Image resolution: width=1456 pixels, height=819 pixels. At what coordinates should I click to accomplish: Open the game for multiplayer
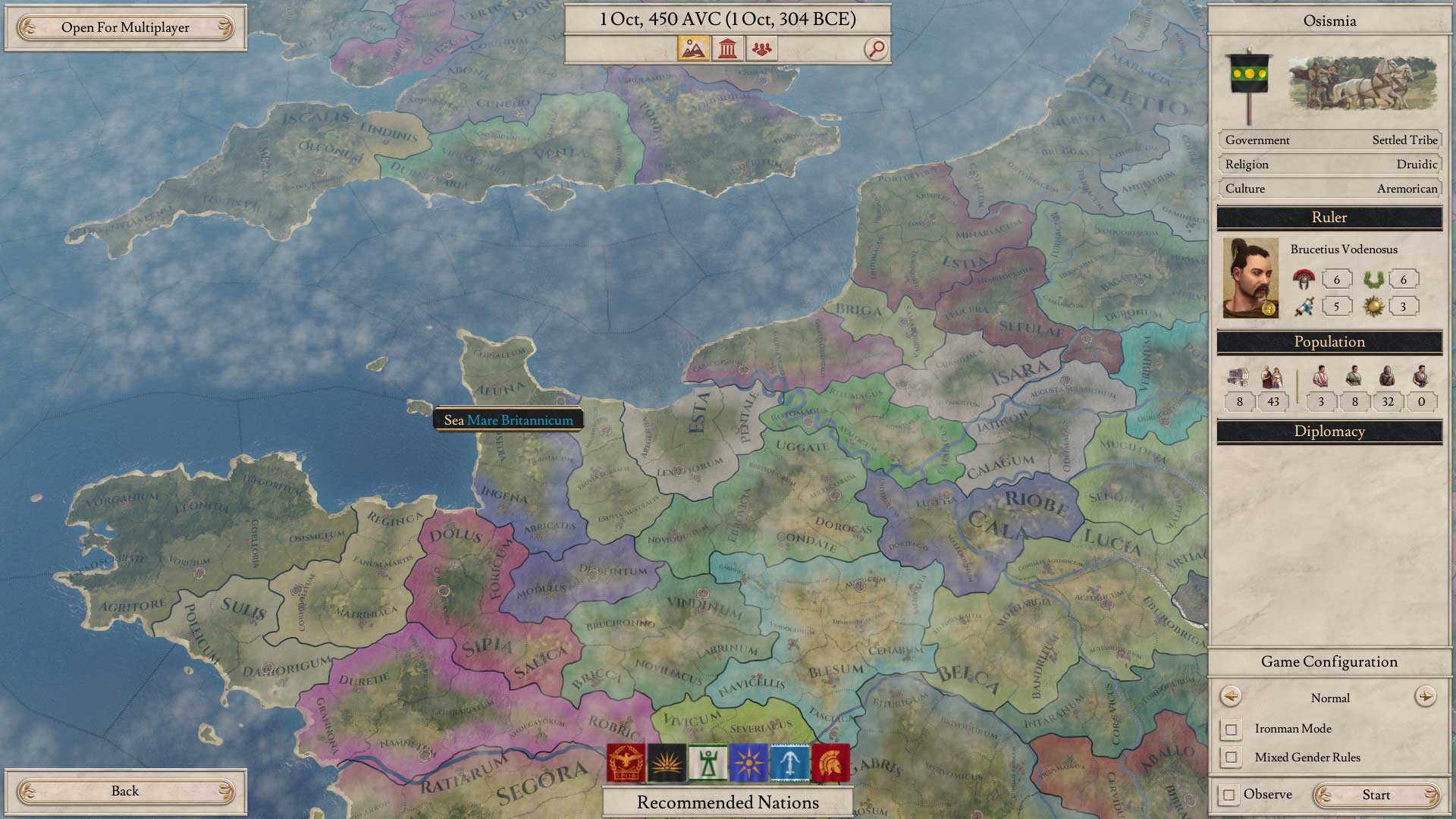(x=125, y=28)
